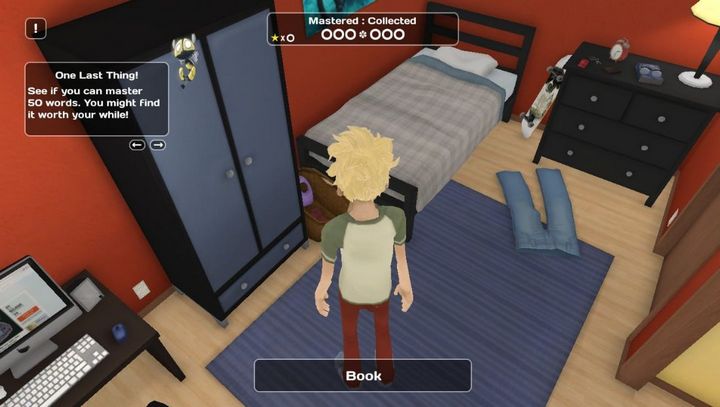The image size is (720, 407).
Task: Open the Mastered and Collected progress panel
Action: [x=362, y=29]
